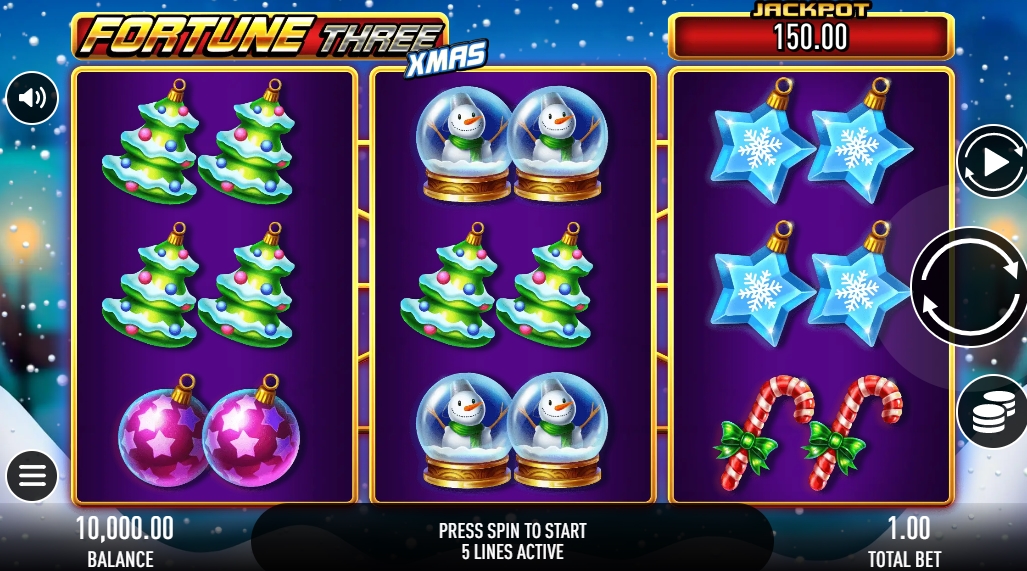Toggle the sound speaker button
This screenshot has width=1027, height=571.
tap(32, 98)
